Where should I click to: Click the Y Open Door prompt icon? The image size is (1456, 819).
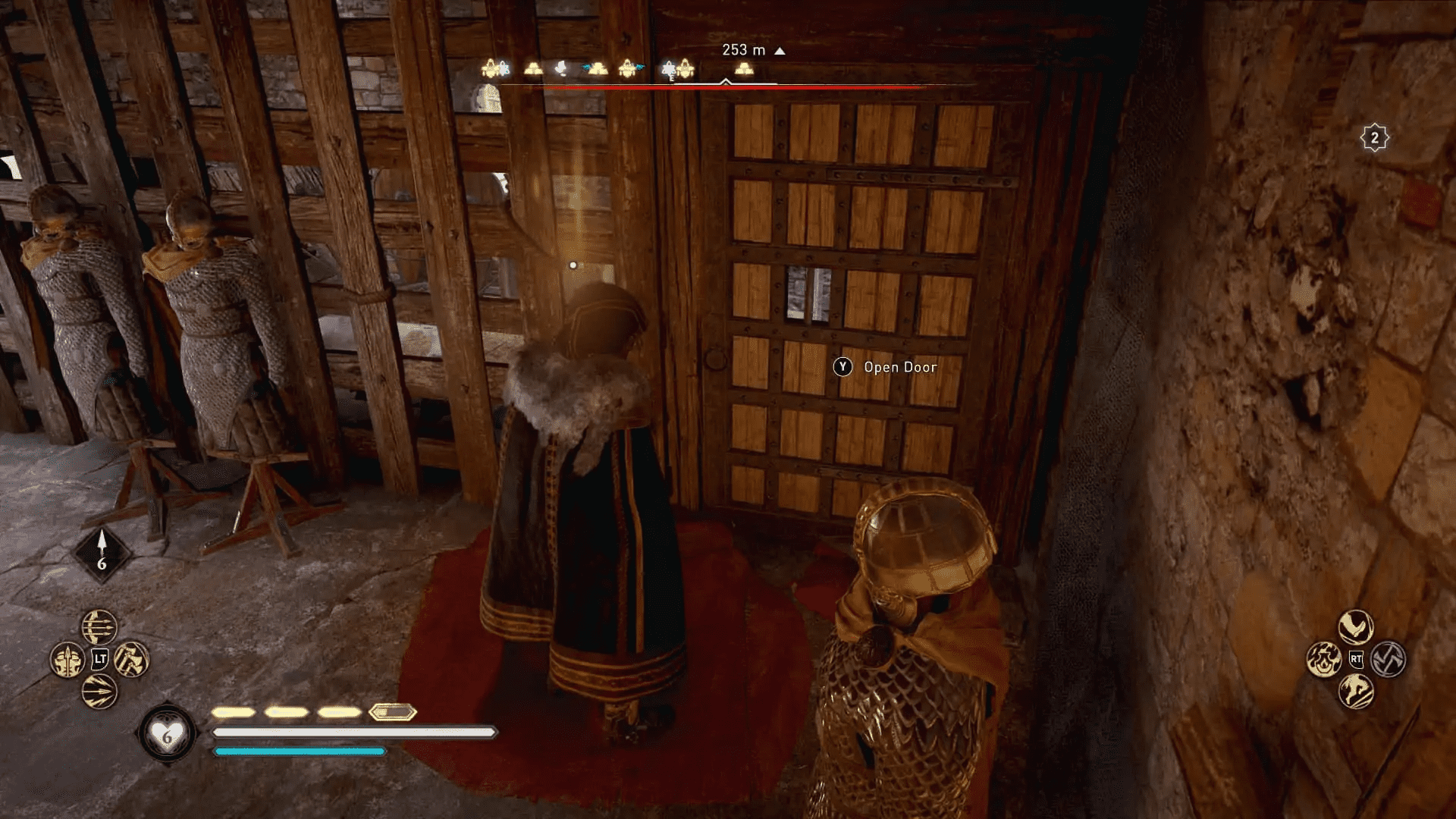(x=842, y=367)
